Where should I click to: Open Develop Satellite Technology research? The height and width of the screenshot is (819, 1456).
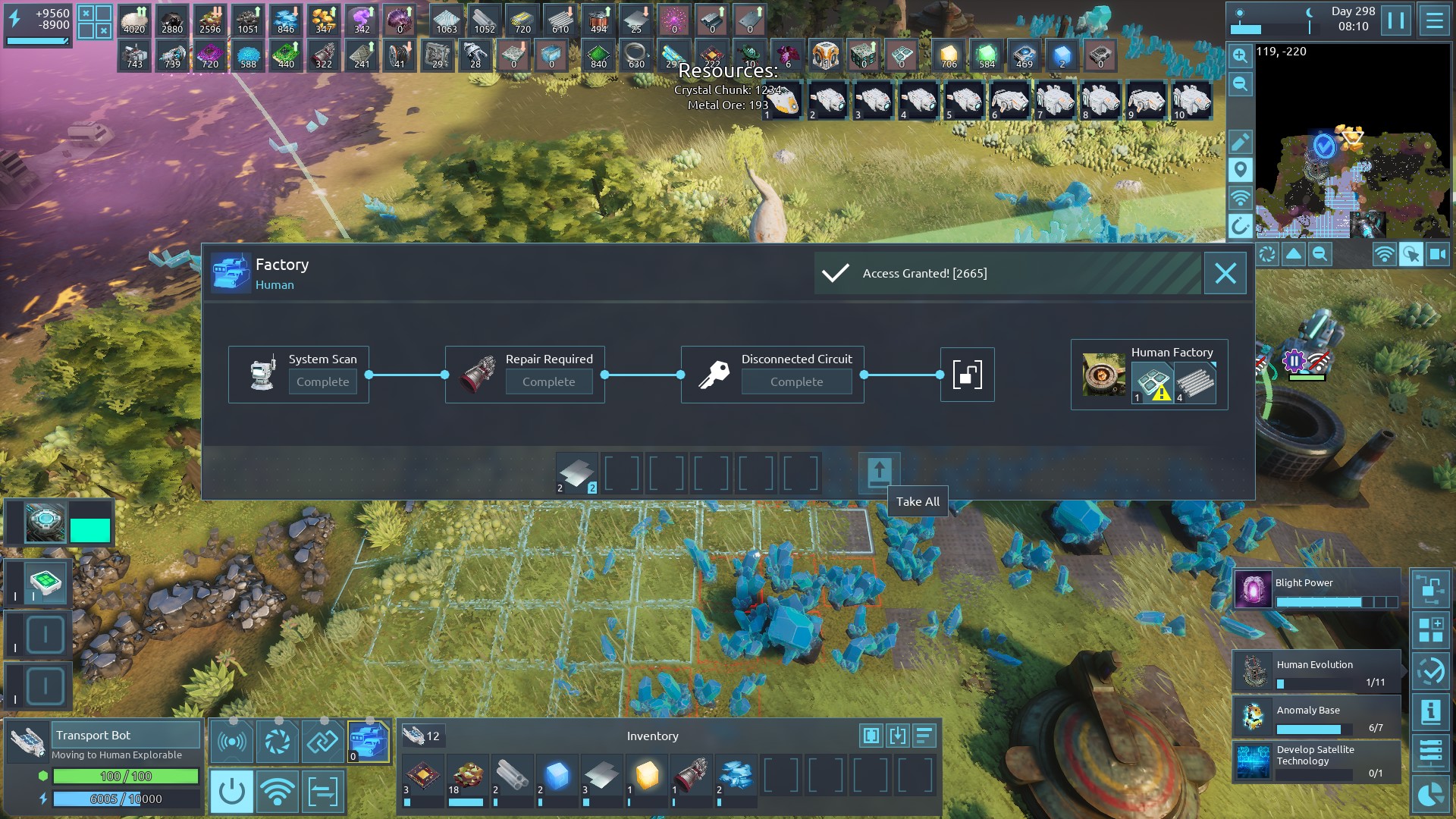tap(1316, 761)
